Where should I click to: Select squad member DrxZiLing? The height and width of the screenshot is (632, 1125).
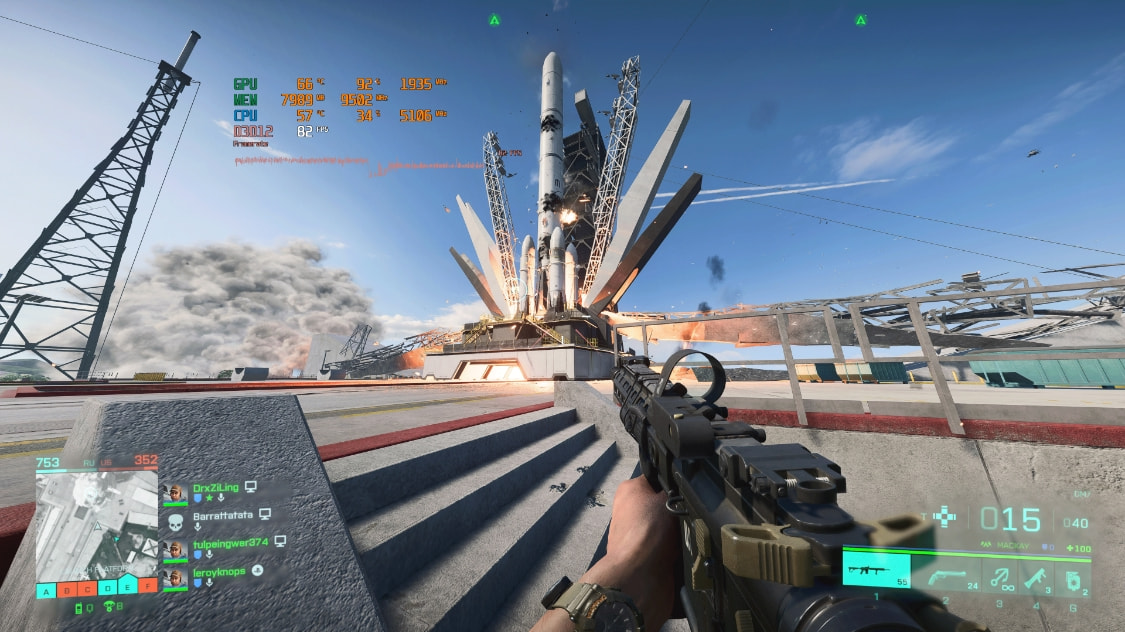(215, 488)
